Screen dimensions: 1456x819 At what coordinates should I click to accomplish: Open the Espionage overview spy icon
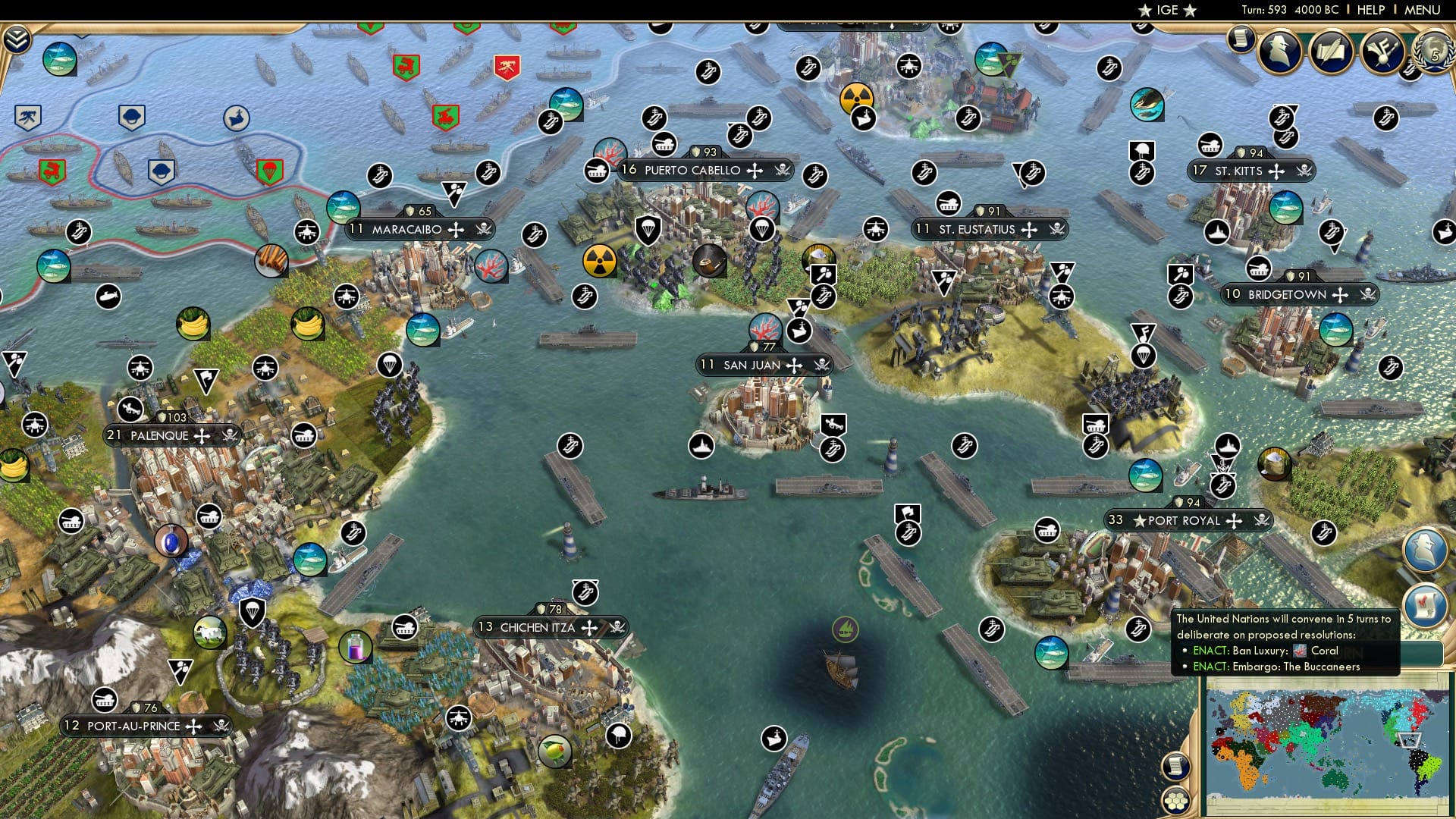click(x=1280, y=53)
